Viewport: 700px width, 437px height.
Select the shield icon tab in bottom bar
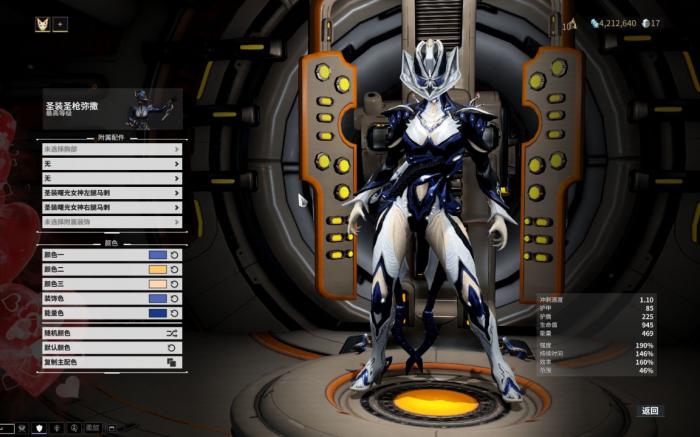[x=40, y=429]
